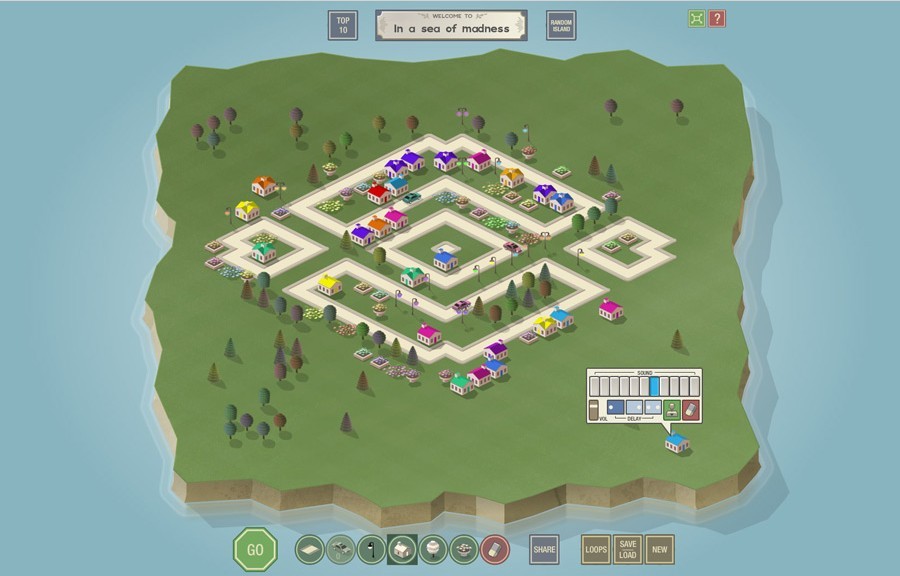The image size is (900, 576).
Task: Open the LOOPS panel
Action: pos(596,549)
